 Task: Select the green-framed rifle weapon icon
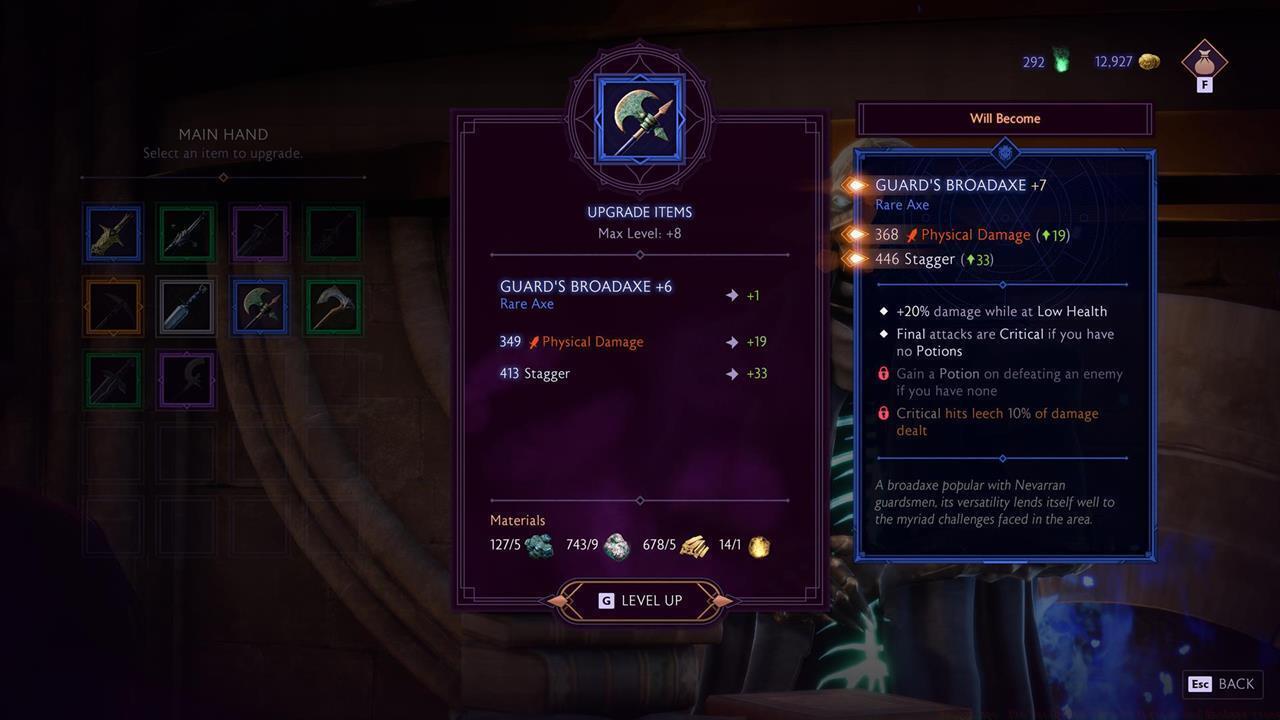186,233
